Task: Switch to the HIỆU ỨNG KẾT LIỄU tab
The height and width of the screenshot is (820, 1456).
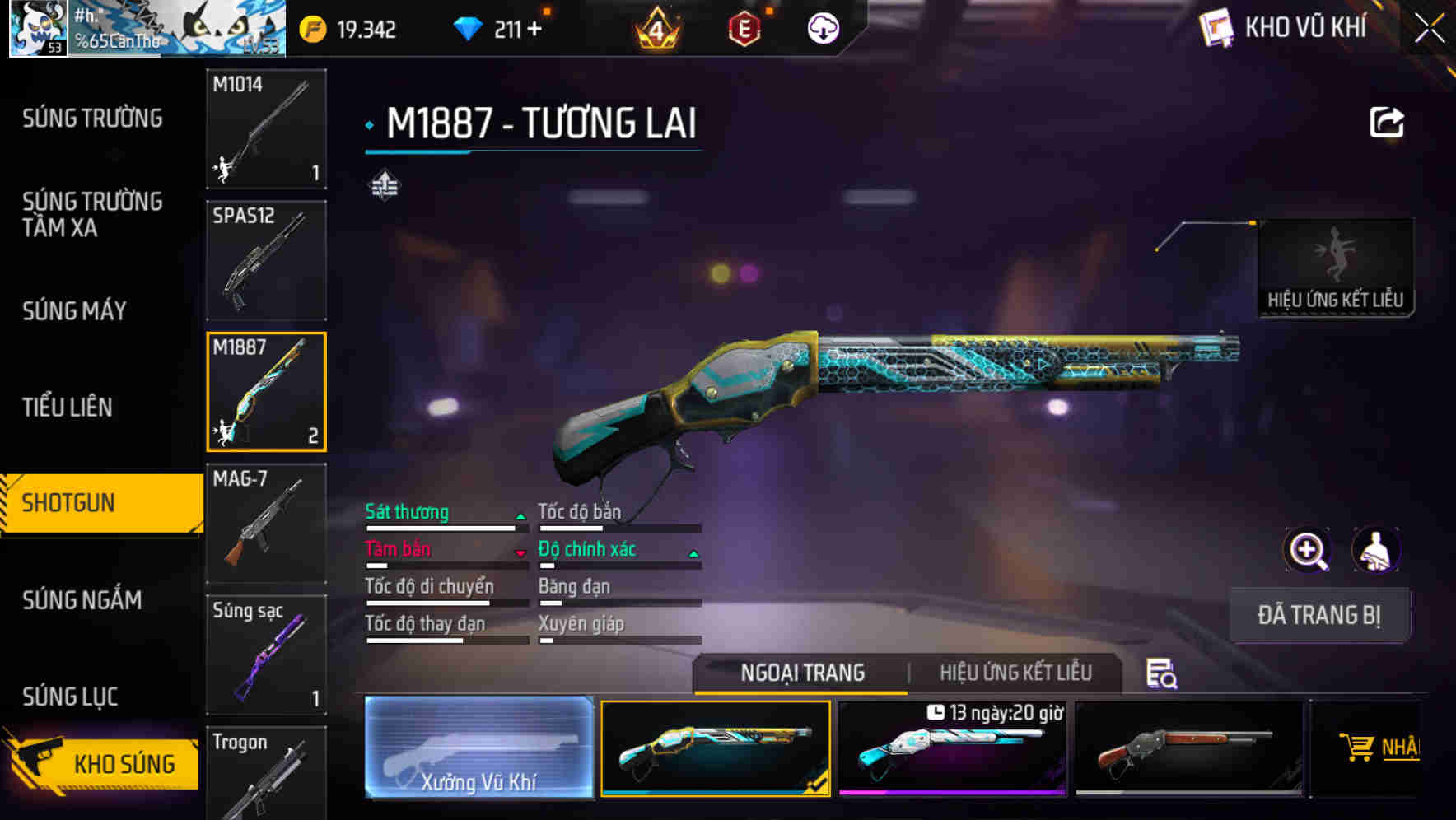Action: point(1017,673)
